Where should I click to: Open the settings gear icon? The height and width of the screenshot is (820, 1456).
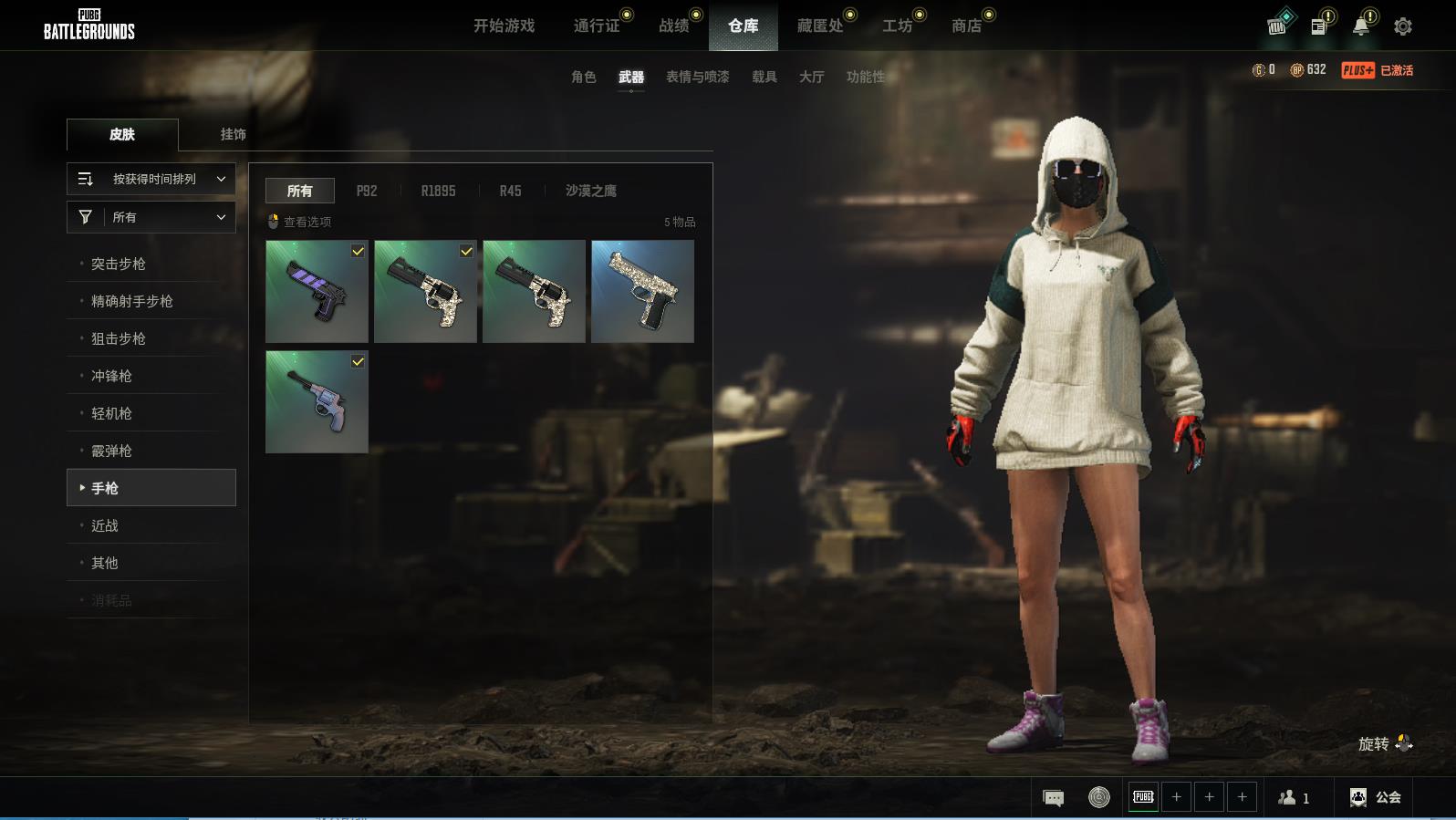[1403, 26]
